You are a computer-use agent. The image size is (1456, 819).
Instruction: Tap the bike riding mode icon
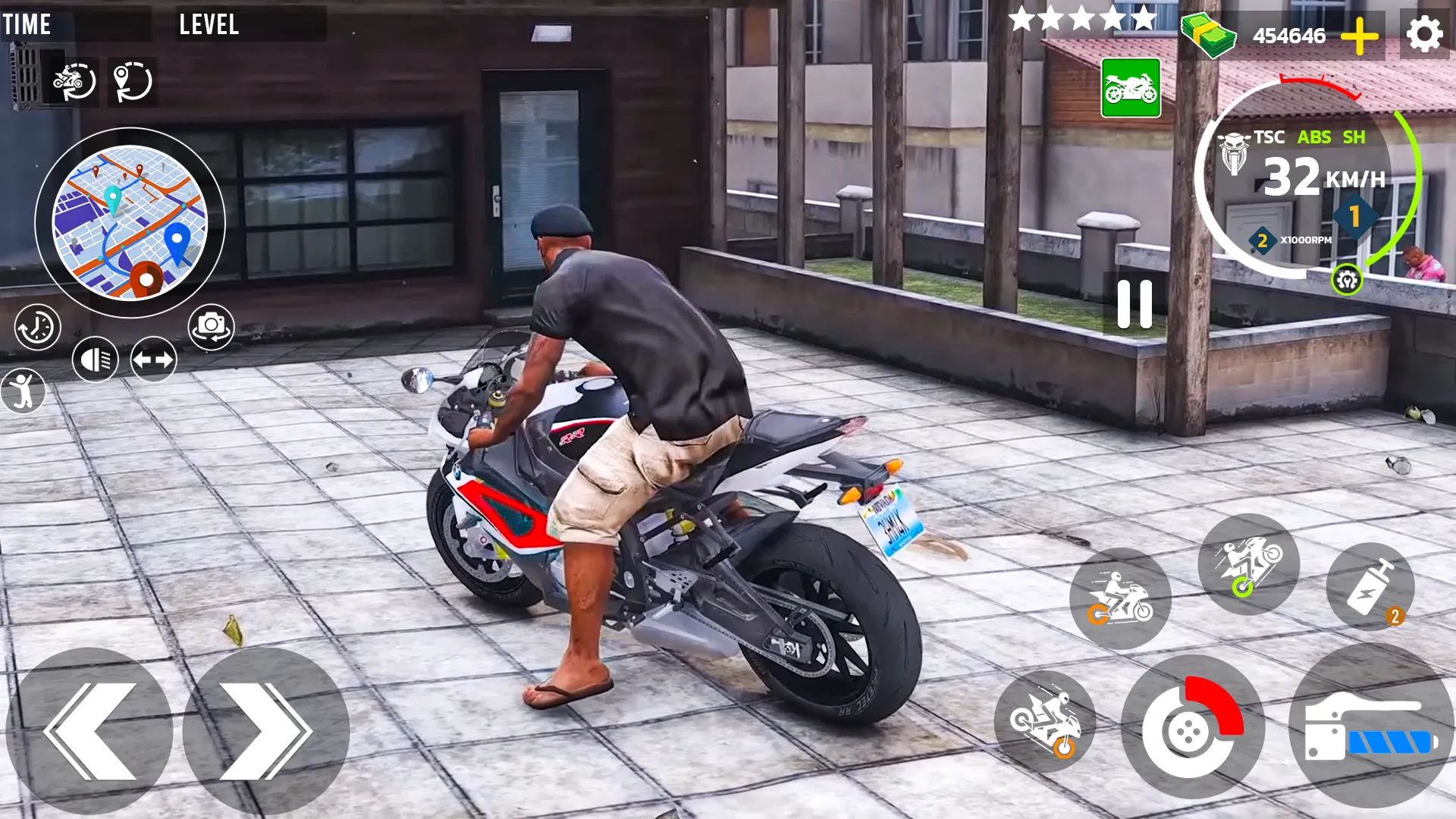click(x=1122, y=599)
